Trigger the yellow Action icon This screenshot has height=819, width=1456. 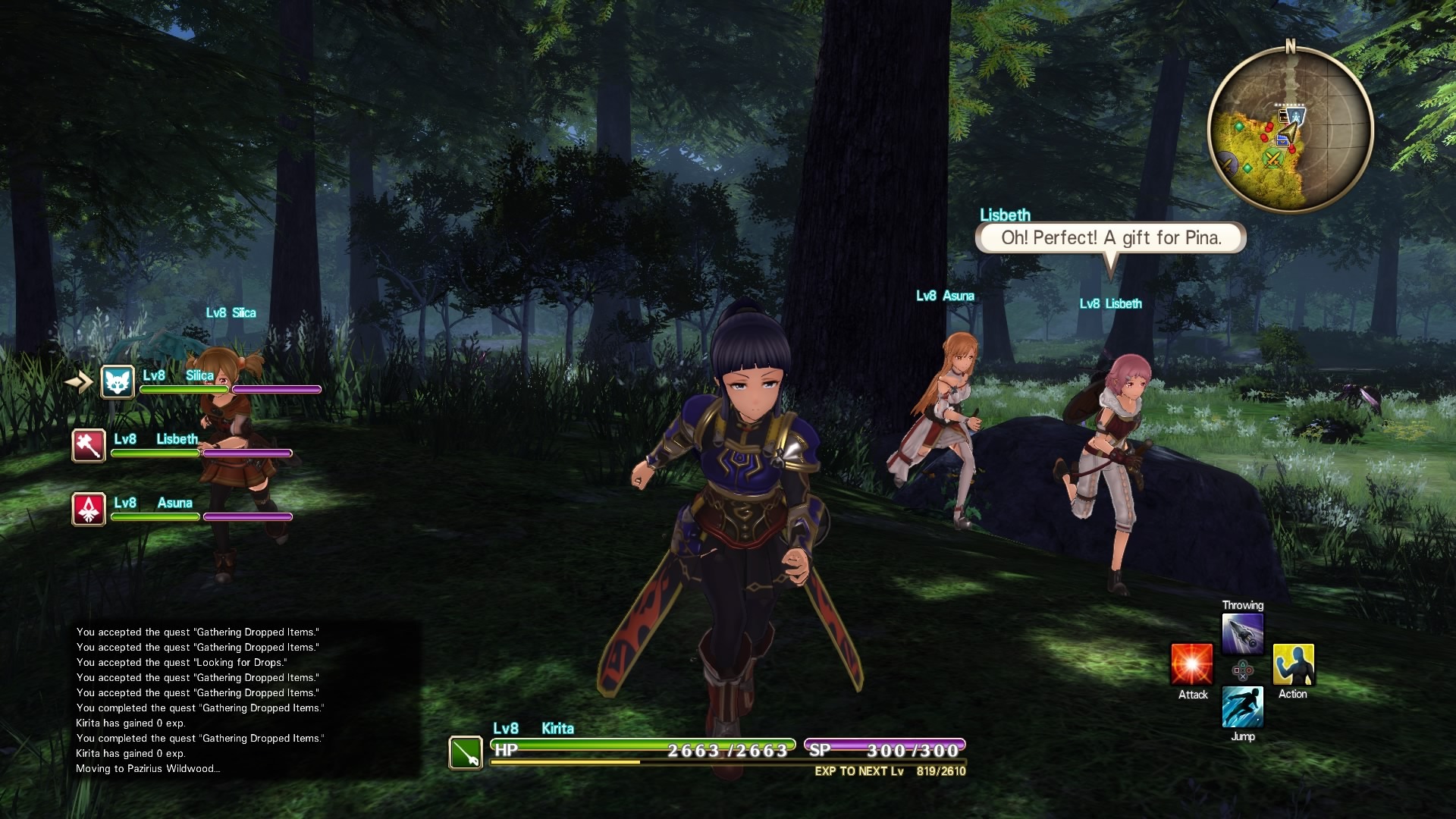point(1293,665)
